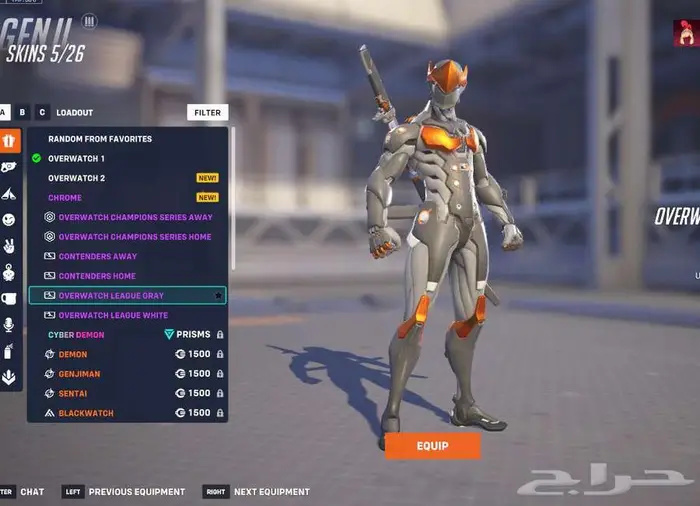Preview the Chrome skin

click(65, 198)
